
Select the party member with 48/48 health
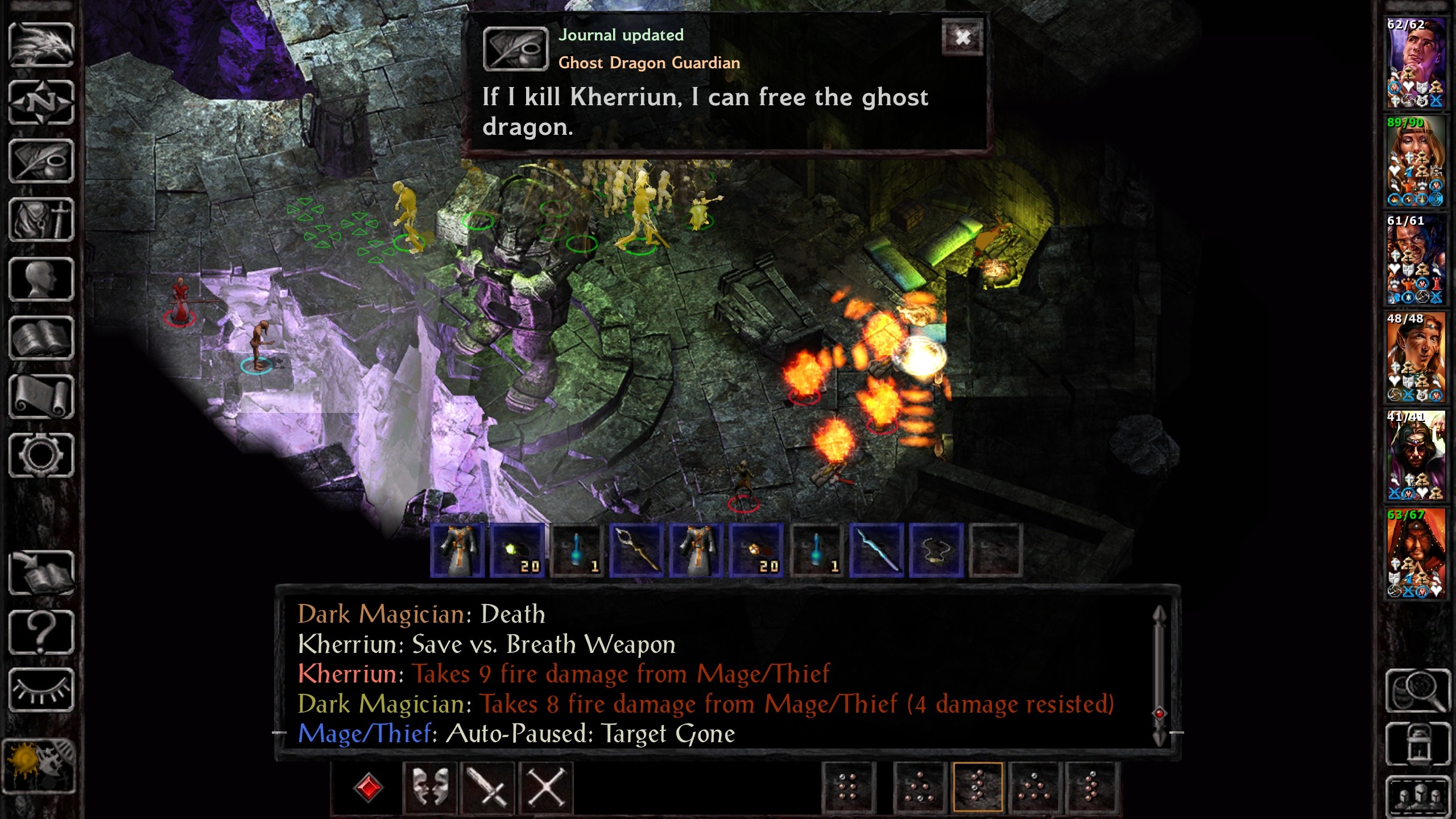[x=1416, y=357]
